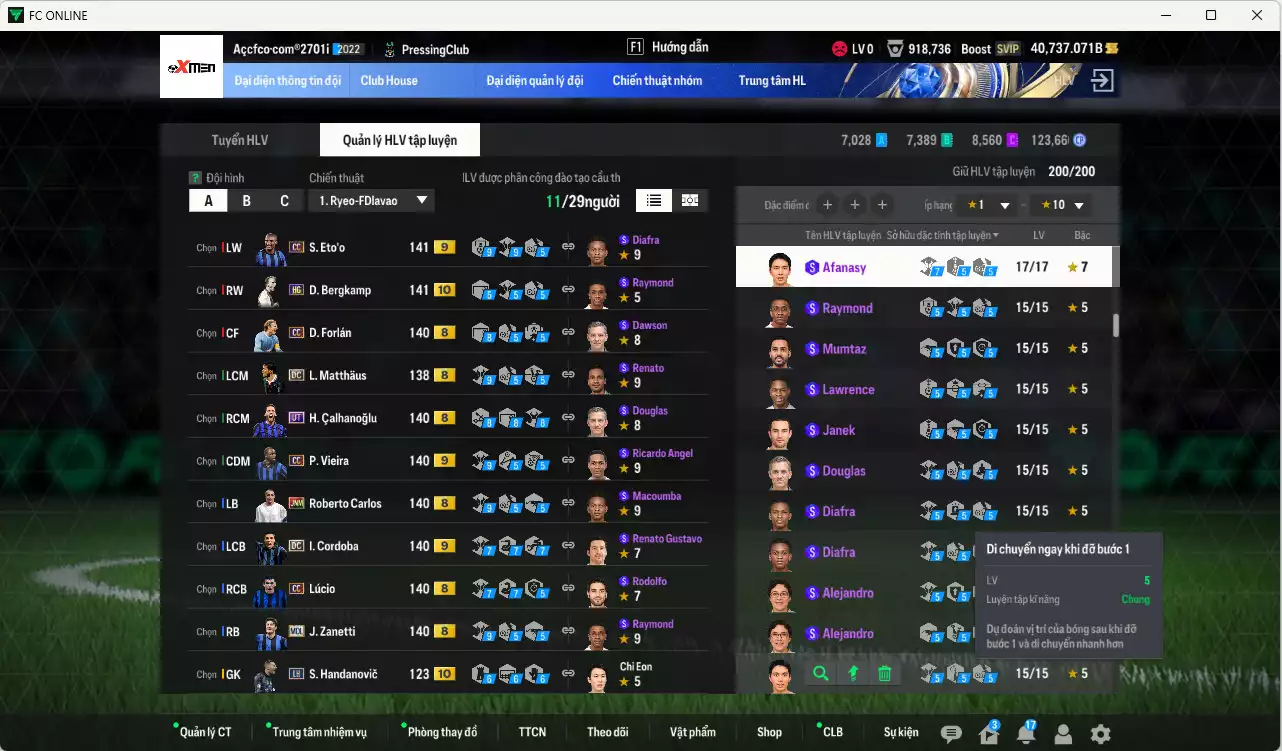Open the Chiến thuật tactic dropdown
Screen dimensions: 1282x751
(372, 201)
